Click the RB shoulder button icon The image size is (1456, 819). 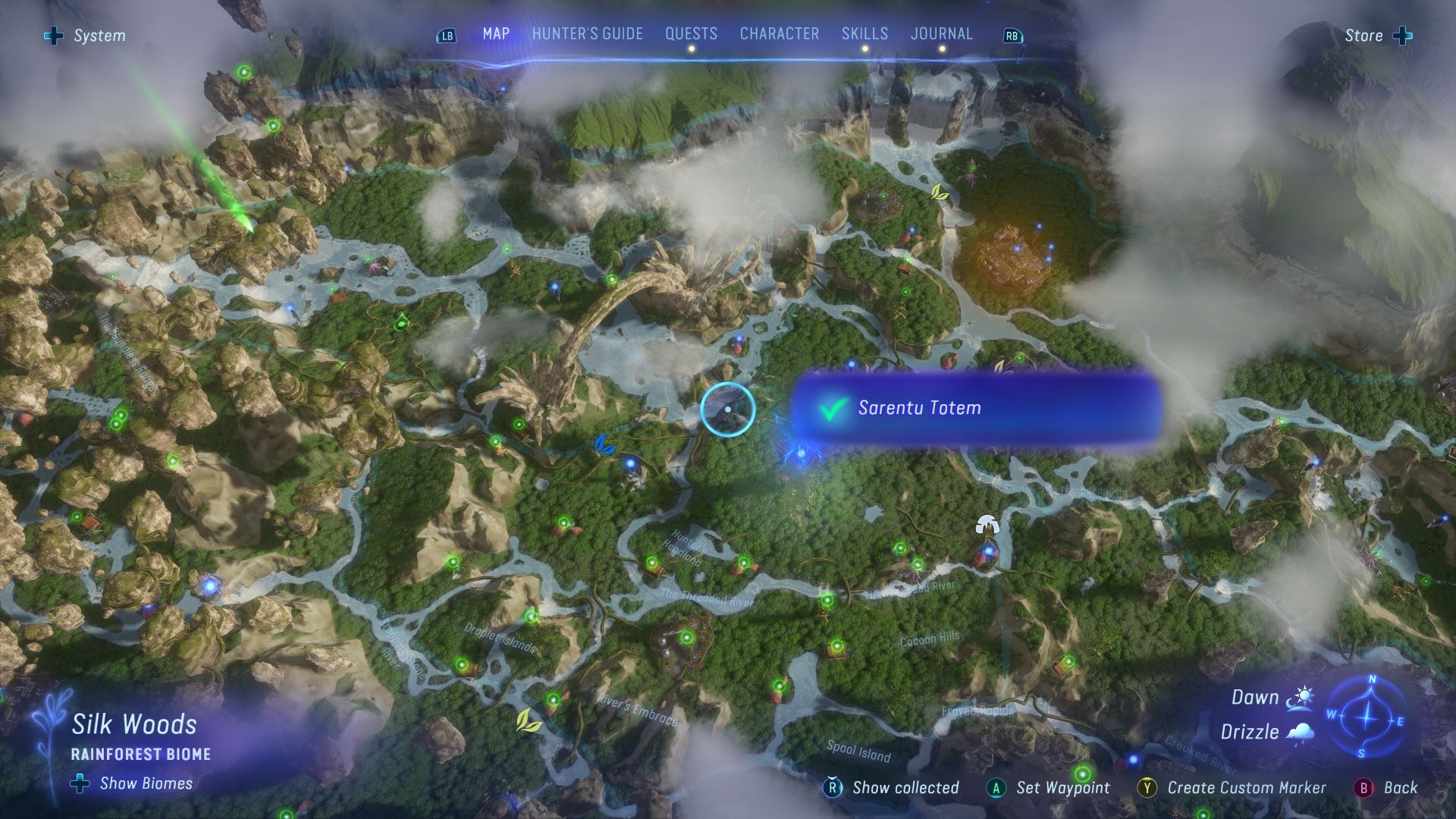click(1011, 35)
